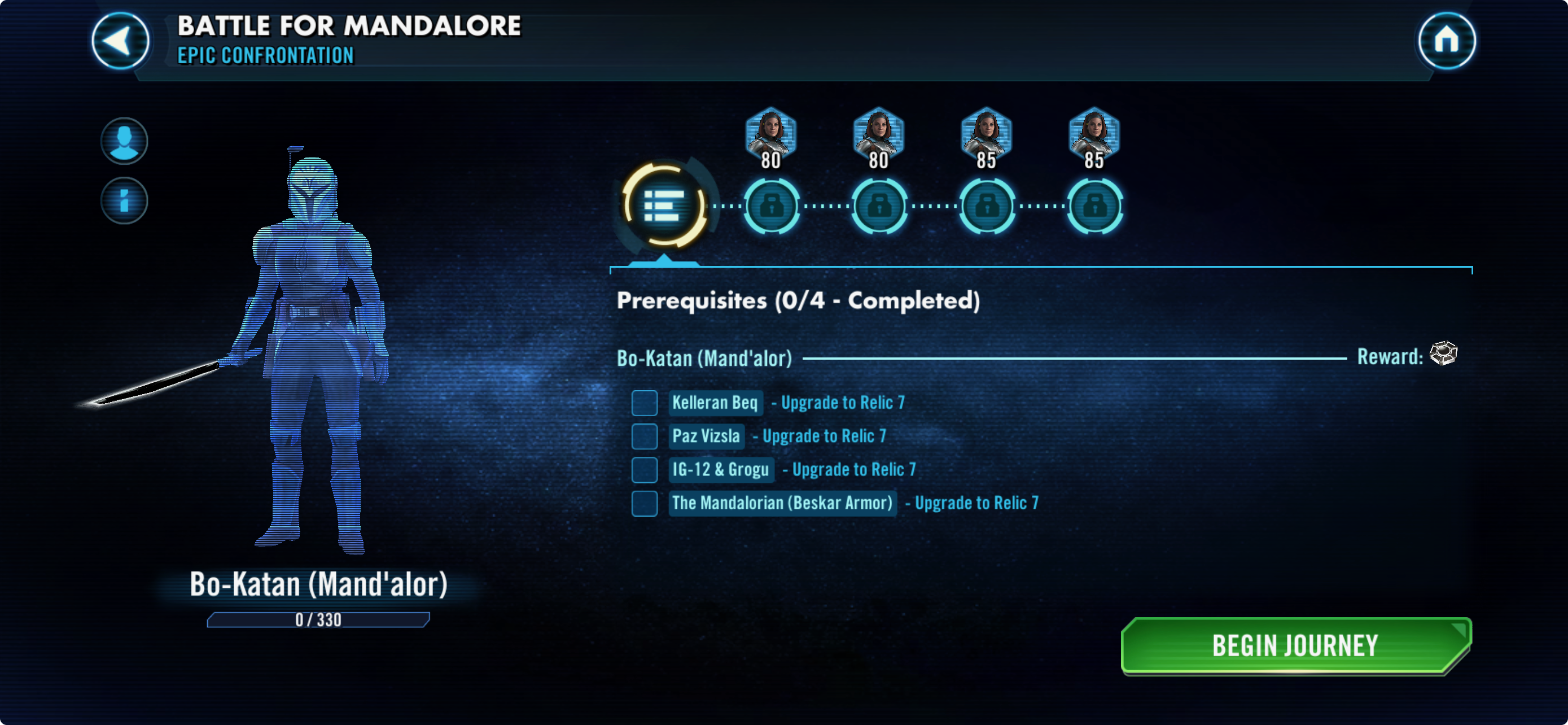
Task: Select the final locked tier at level 85
Action: pos(1094,207)
